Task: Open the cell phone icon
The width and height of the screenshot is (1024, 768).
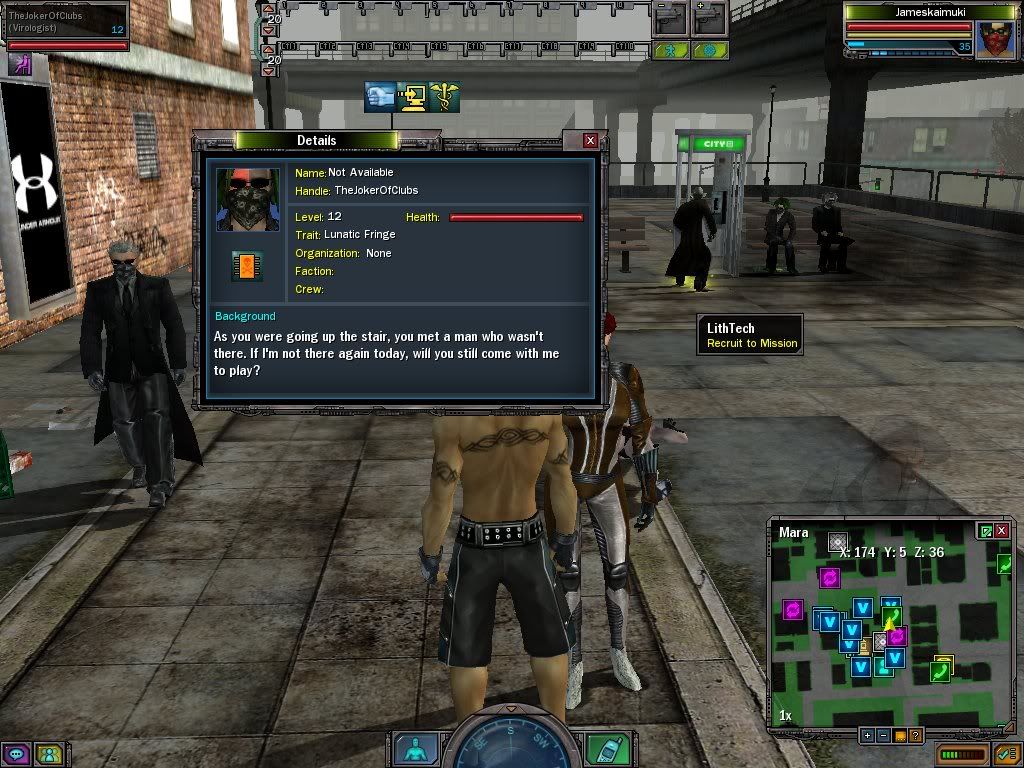Action: [606, 748]
